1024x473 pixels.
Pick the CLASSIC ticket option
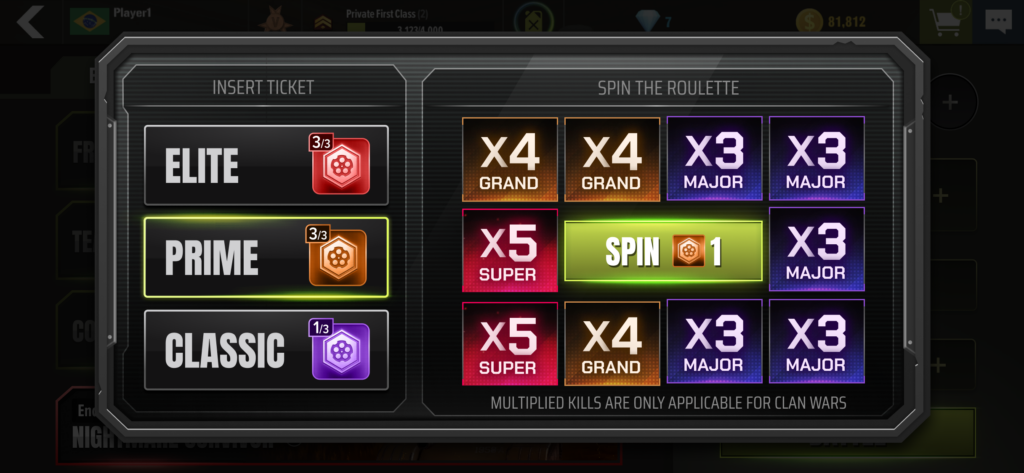(x=266, y=350)
